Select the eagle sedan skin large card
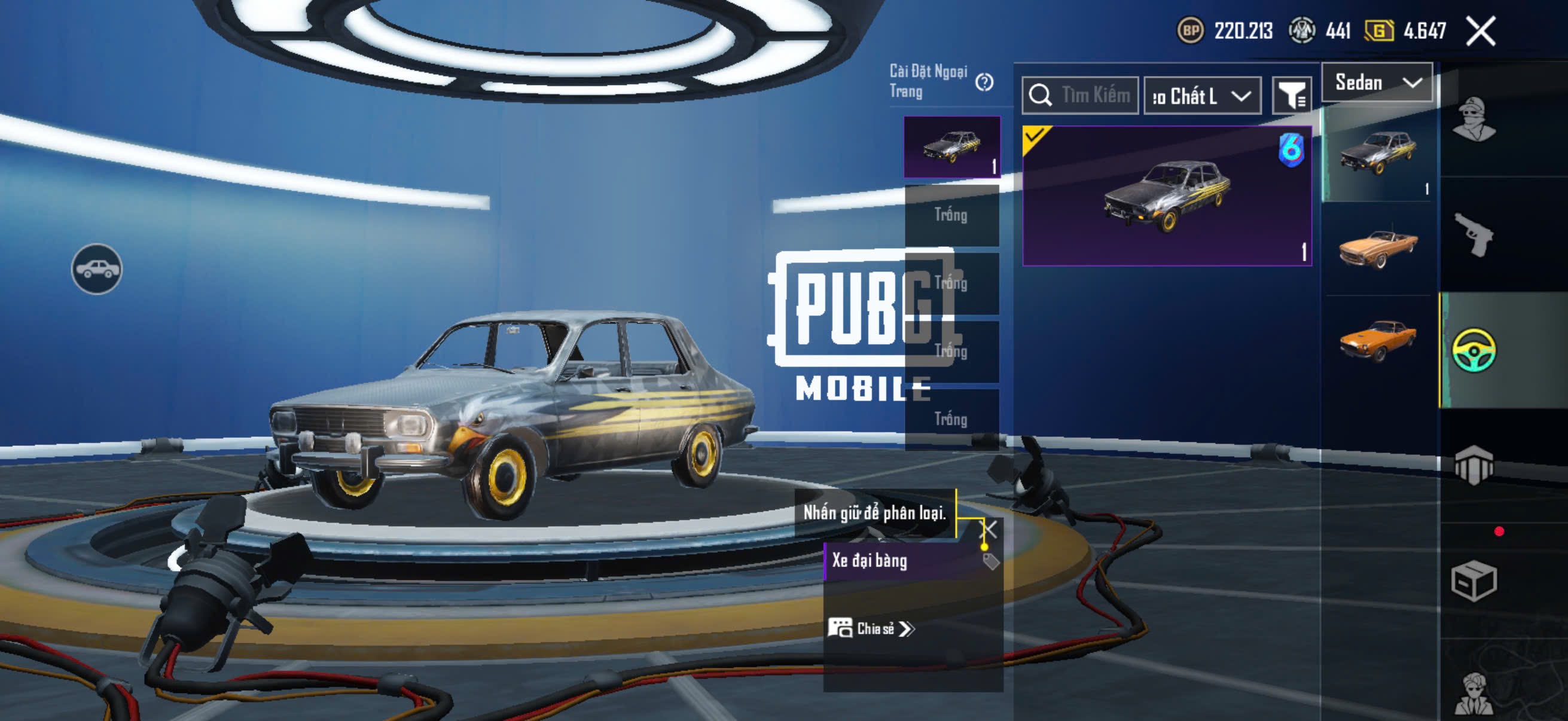This screenshot has width=1568, height=721. click(1167, 196)
